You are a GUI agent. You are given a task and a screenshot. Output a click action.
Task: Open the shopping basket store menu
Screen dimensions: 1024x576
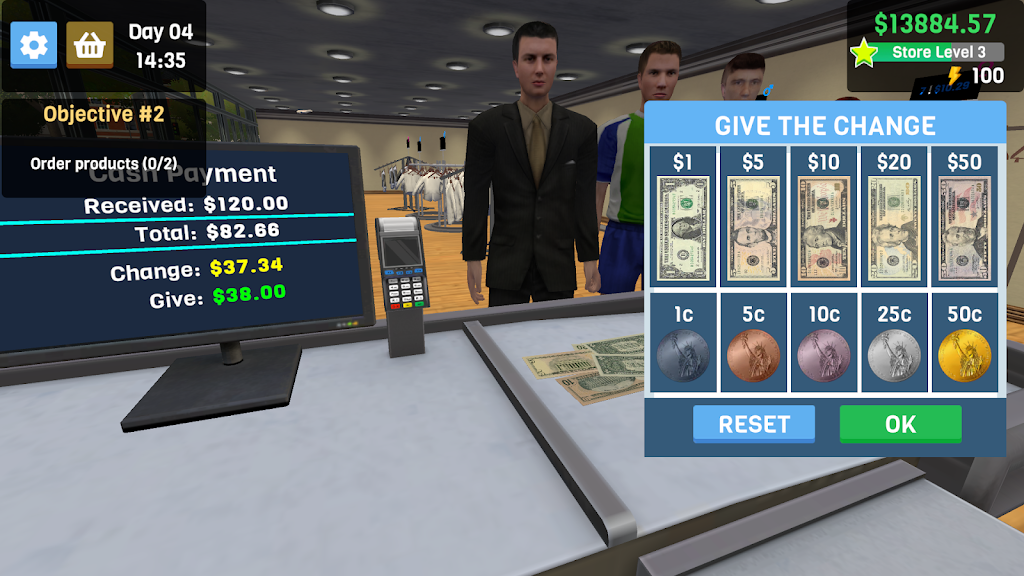click(x=90, y=45)
